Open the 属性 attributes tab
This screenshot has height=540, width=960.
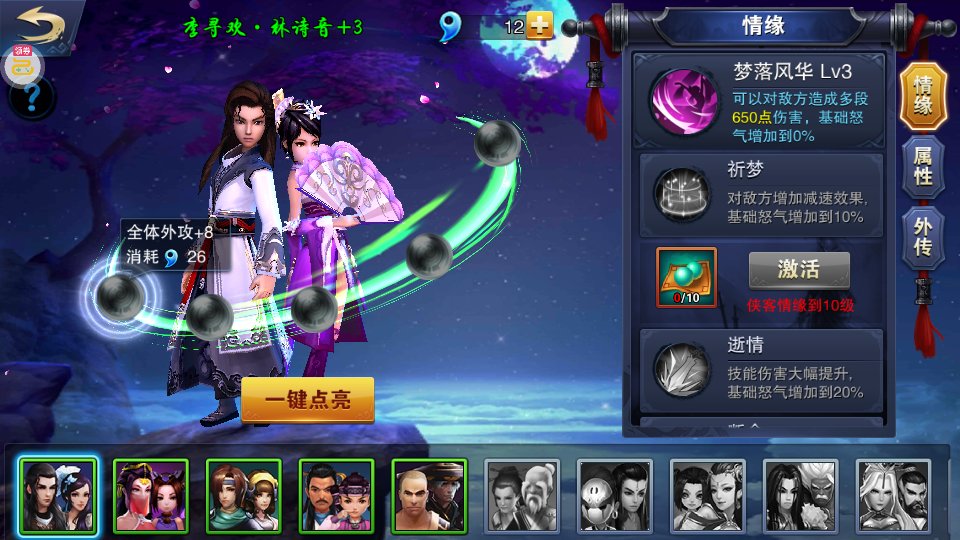click(x=923, y=165)
